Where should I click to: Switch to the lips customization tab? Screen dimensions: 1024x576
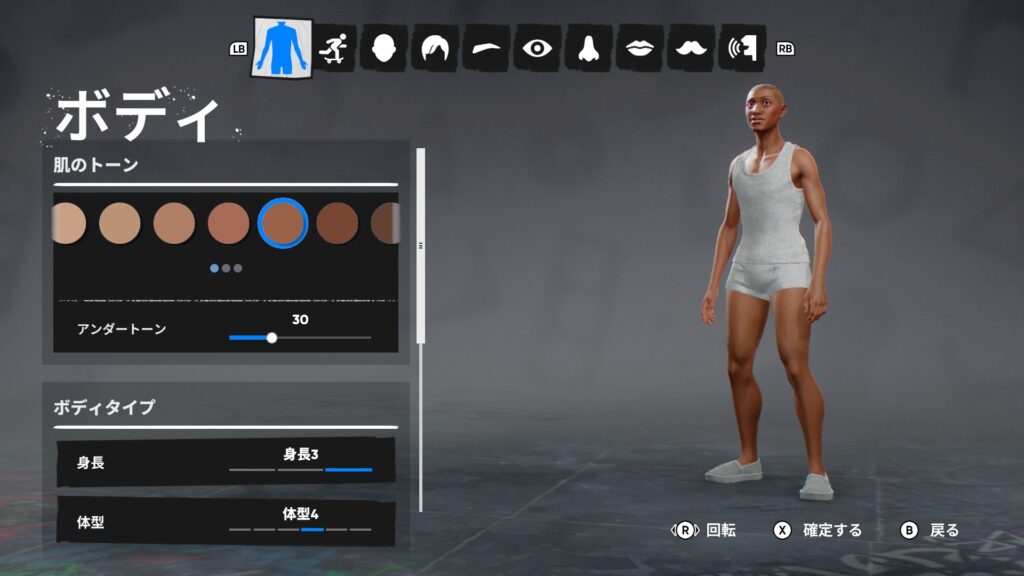639,47
